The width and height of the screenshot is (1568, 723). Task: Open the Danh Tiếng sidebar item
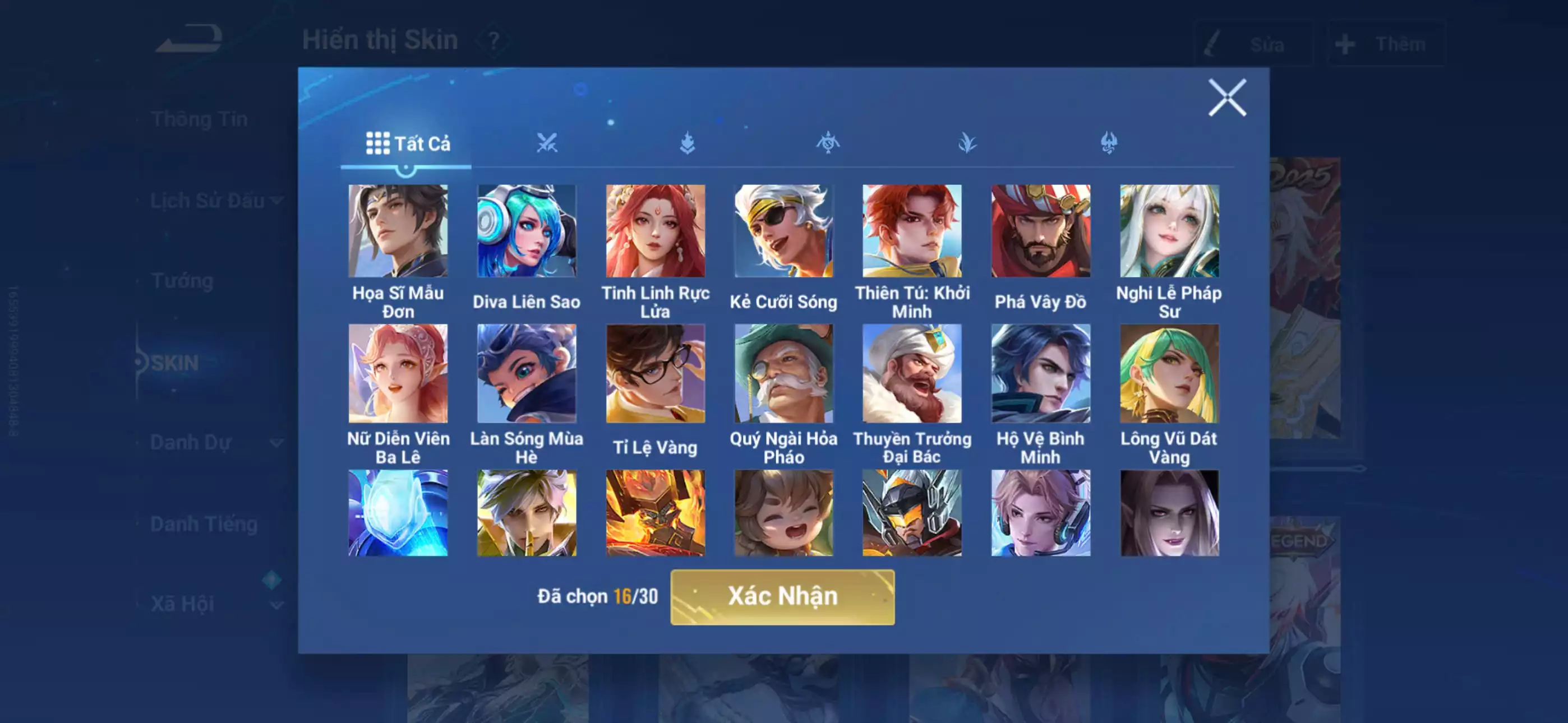pos(205,523)
